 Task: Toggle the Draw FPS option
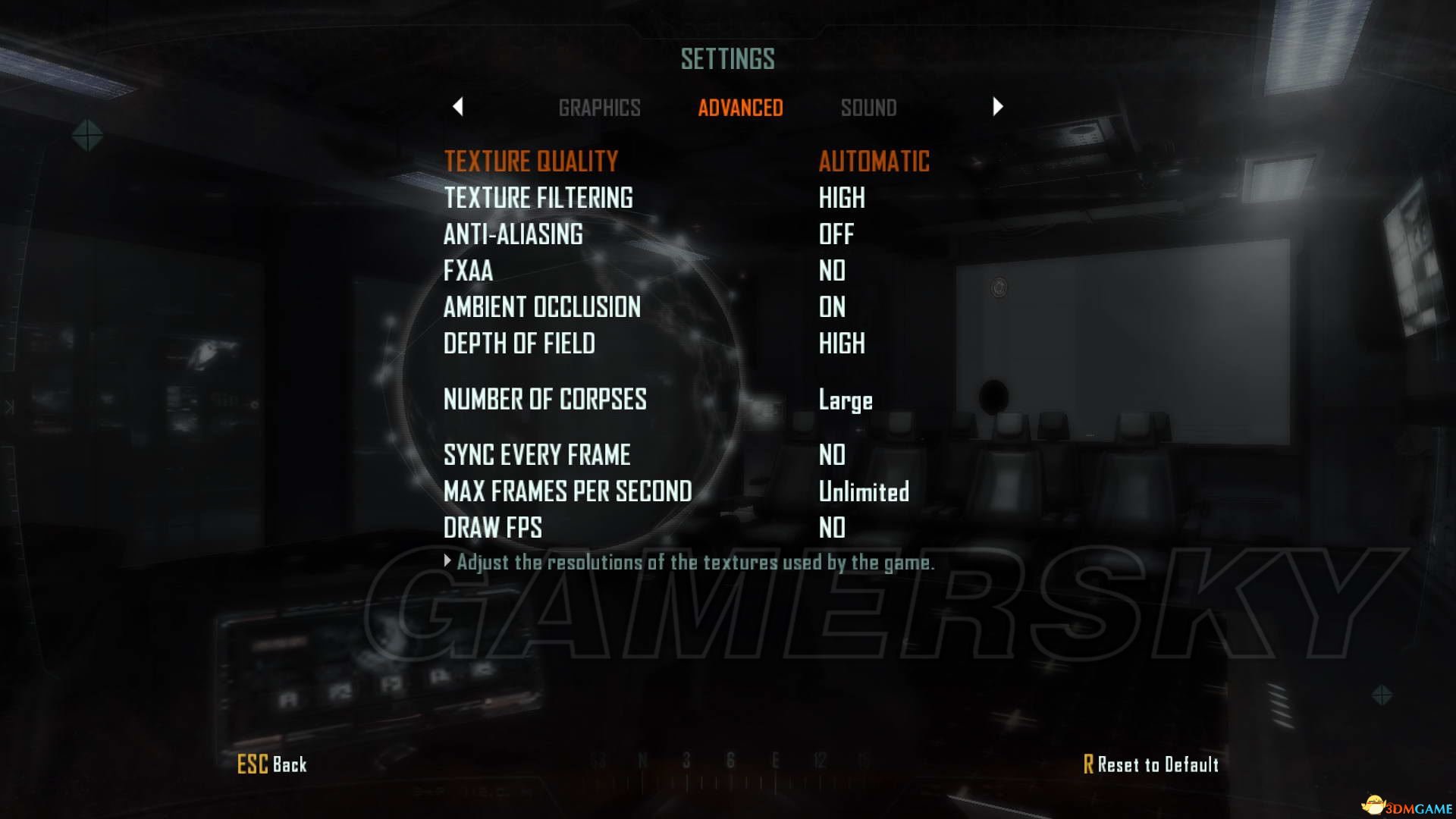click(x=492, y=528)
